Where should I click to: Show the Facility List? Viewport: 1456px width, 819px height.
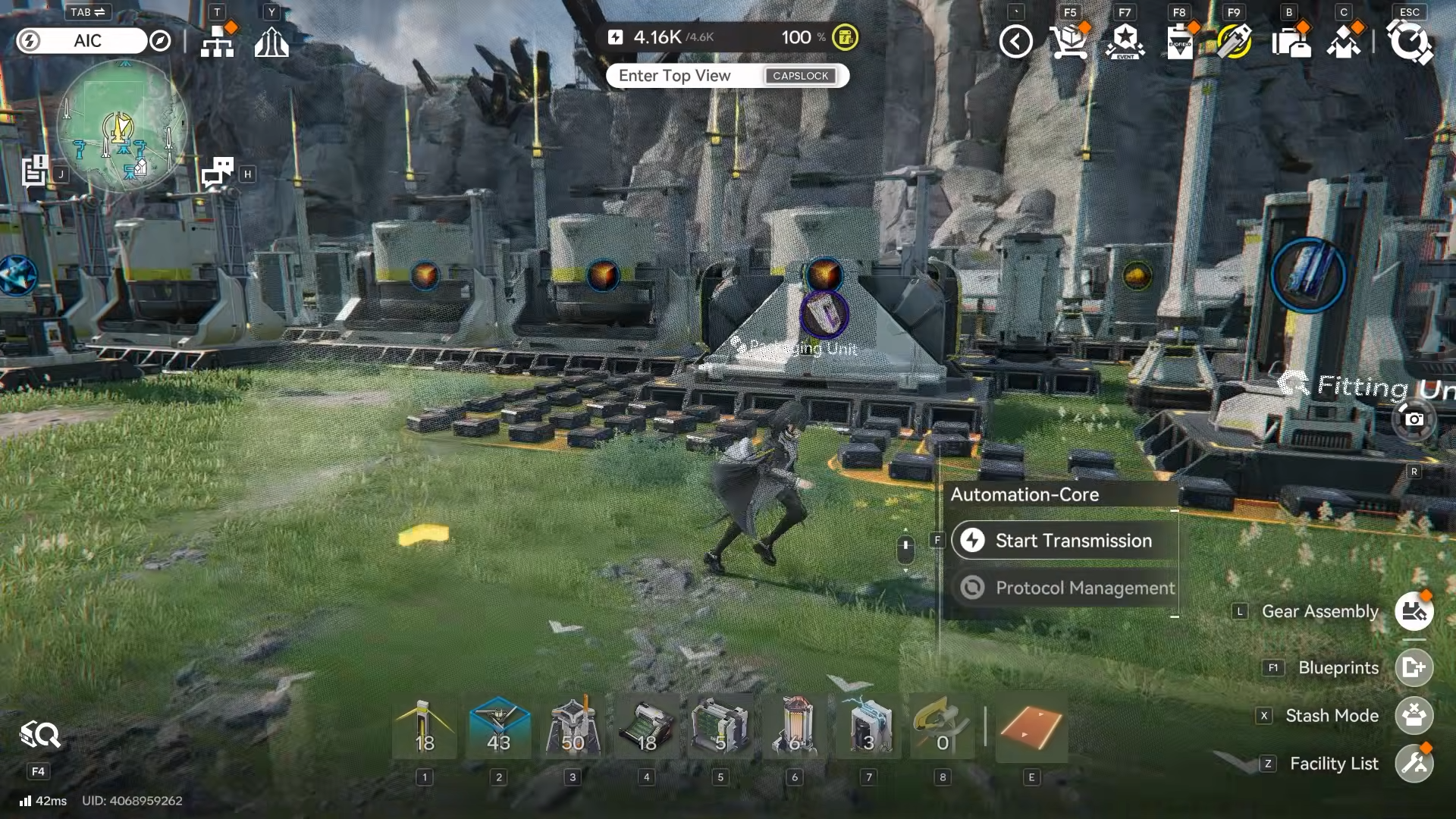(1414, 764)
